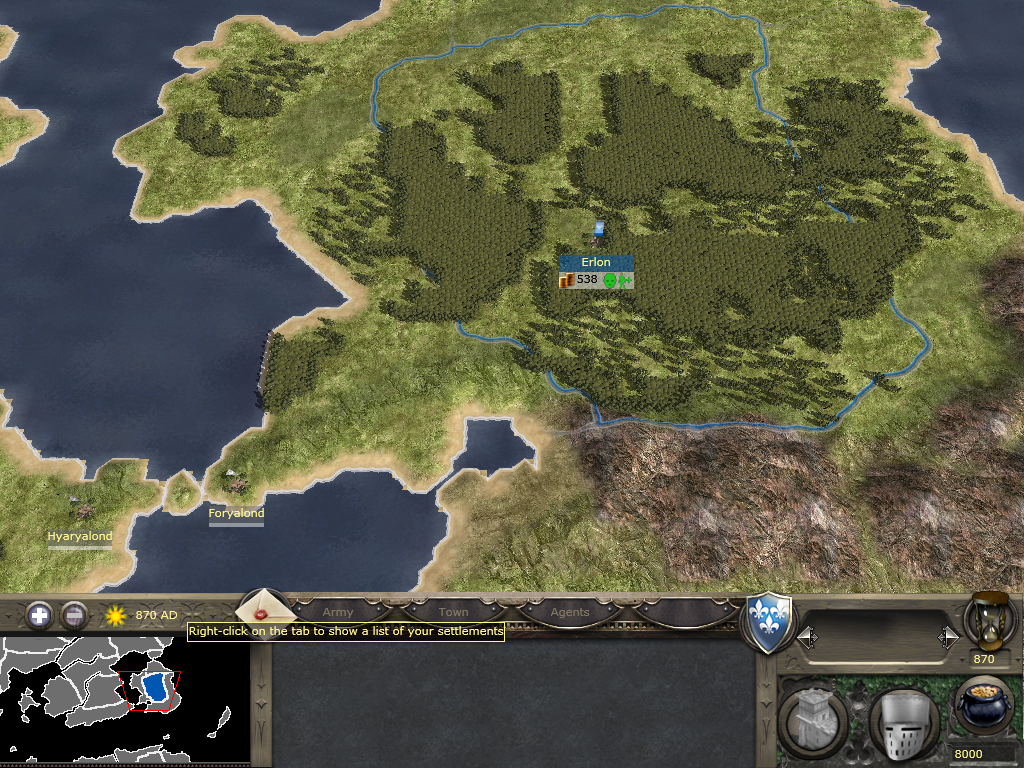Select the Erlon settlement label
This screenshot has height=768, width=1024.
[596, 262]
